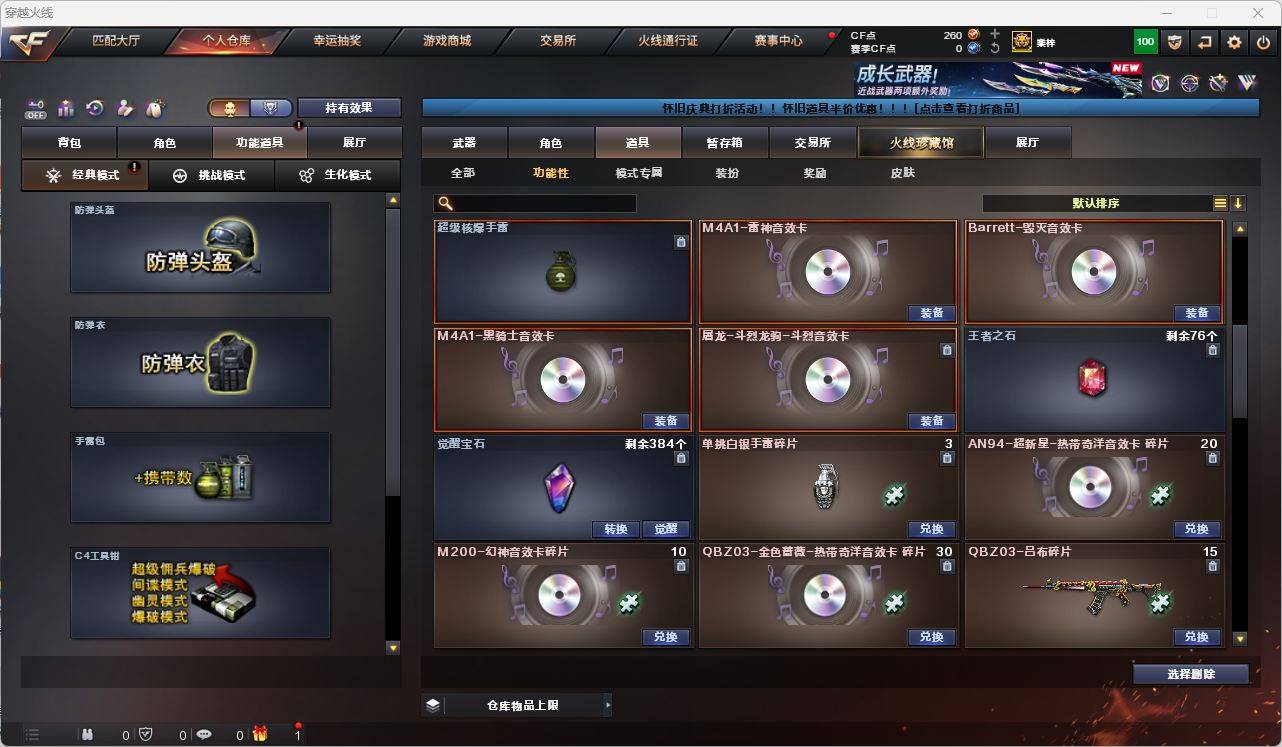The height and width of the screenshot is (747, 1282).
Task: Open the settings gear icon at top right
Action: (x=1234, y=42)
